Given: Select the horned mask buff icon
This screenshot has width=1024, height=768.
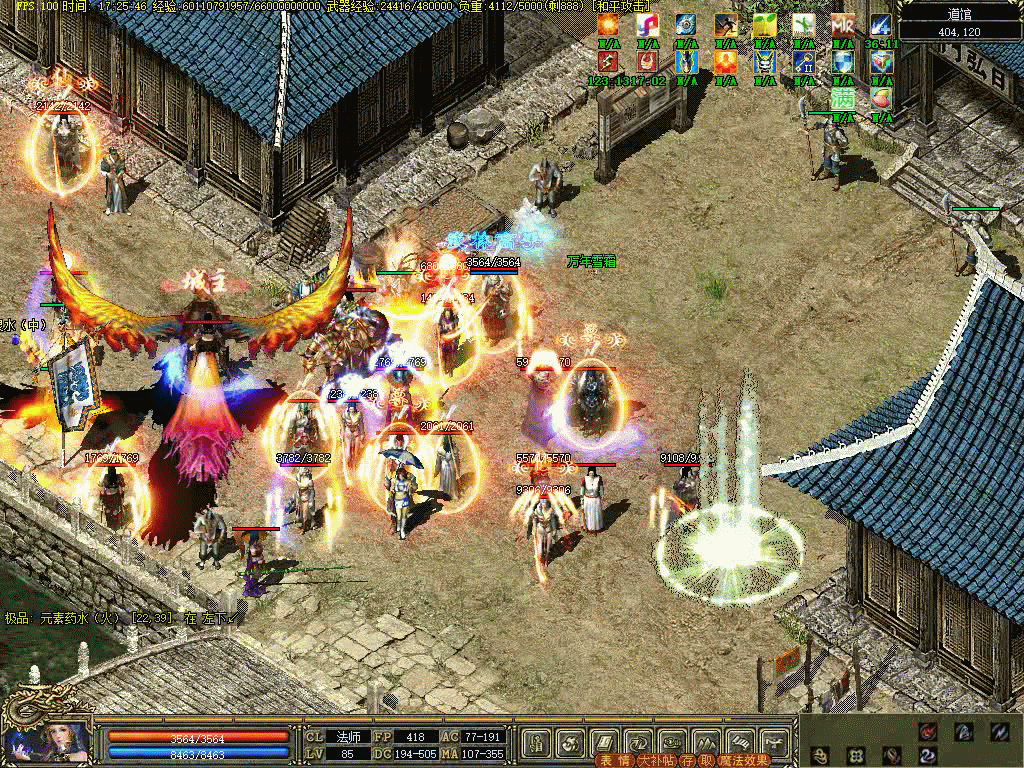Looking at the screenshot, I should tap(765, 61).
